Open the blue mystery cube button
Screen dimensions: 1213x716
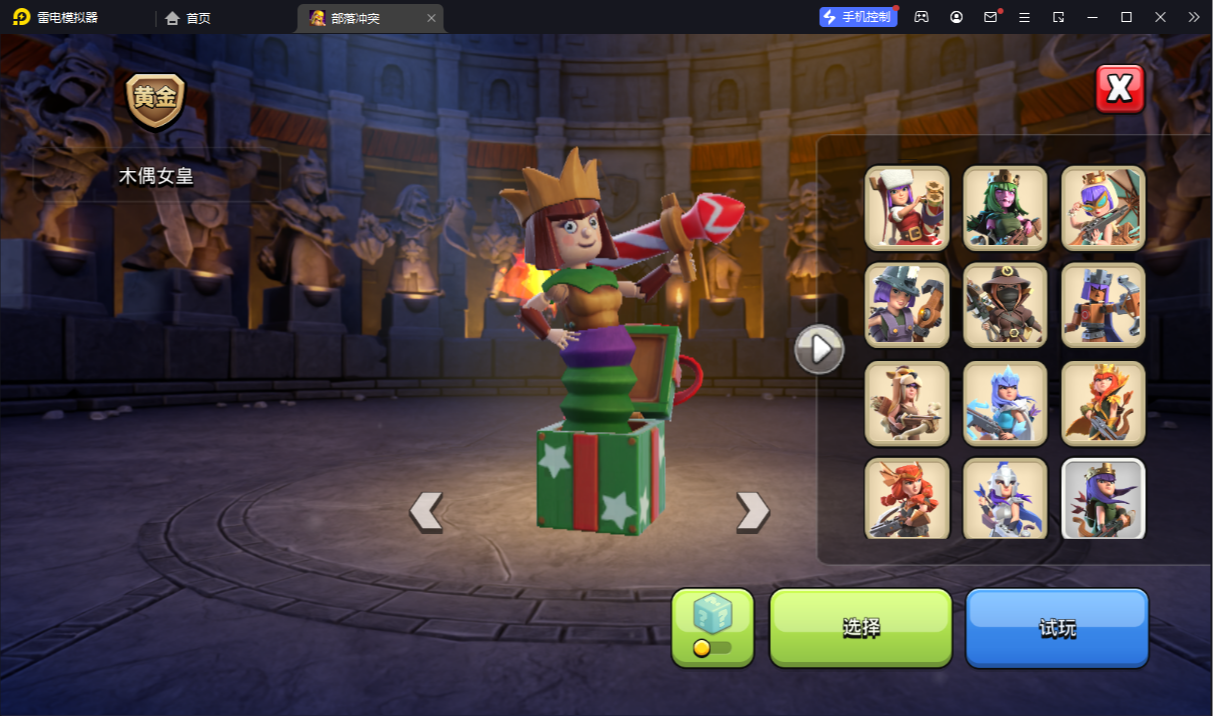(x=712, y=627)
